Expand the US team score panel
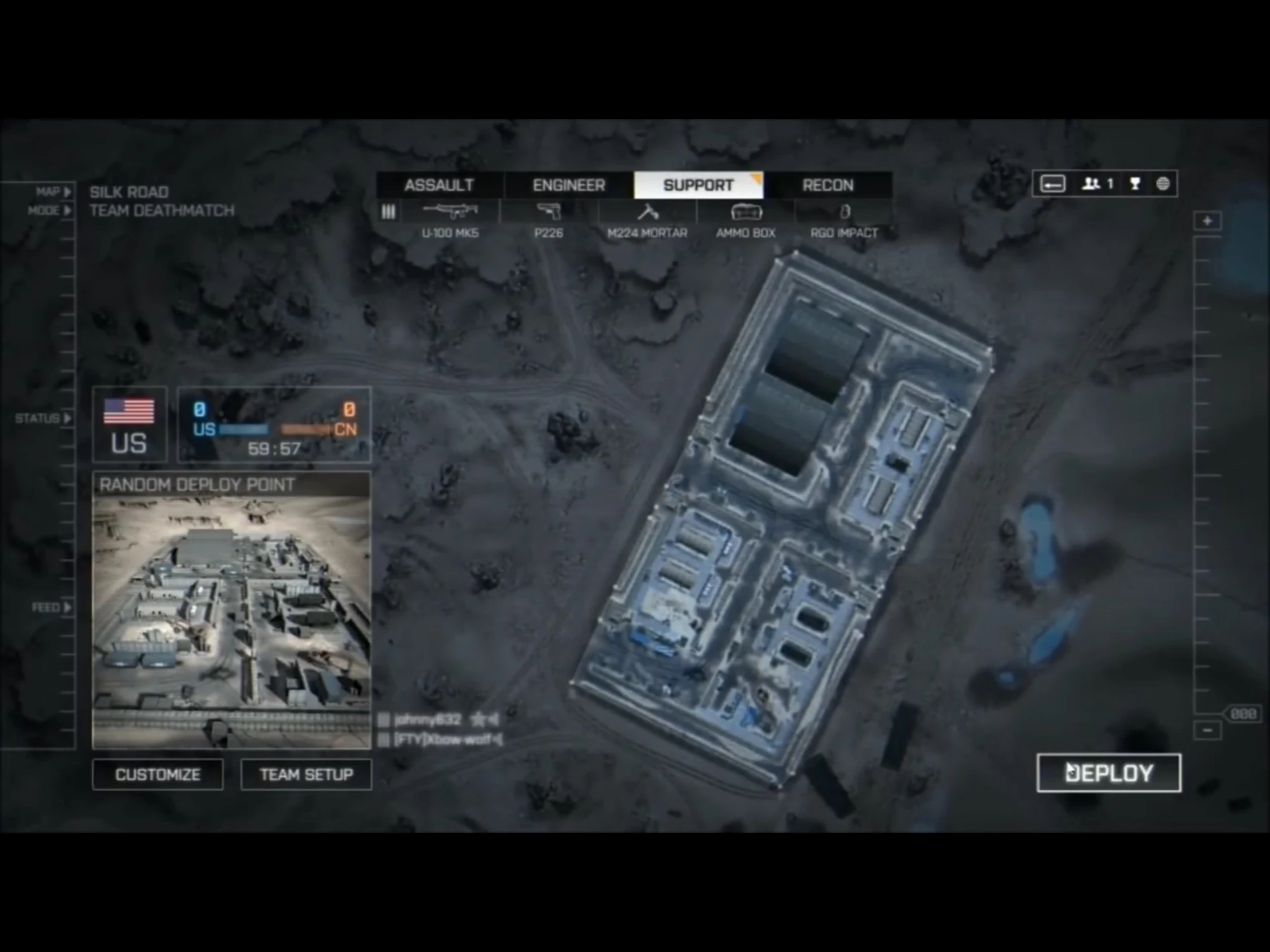Viewport: 1270px width, 952px height. [x=129, y=425]
